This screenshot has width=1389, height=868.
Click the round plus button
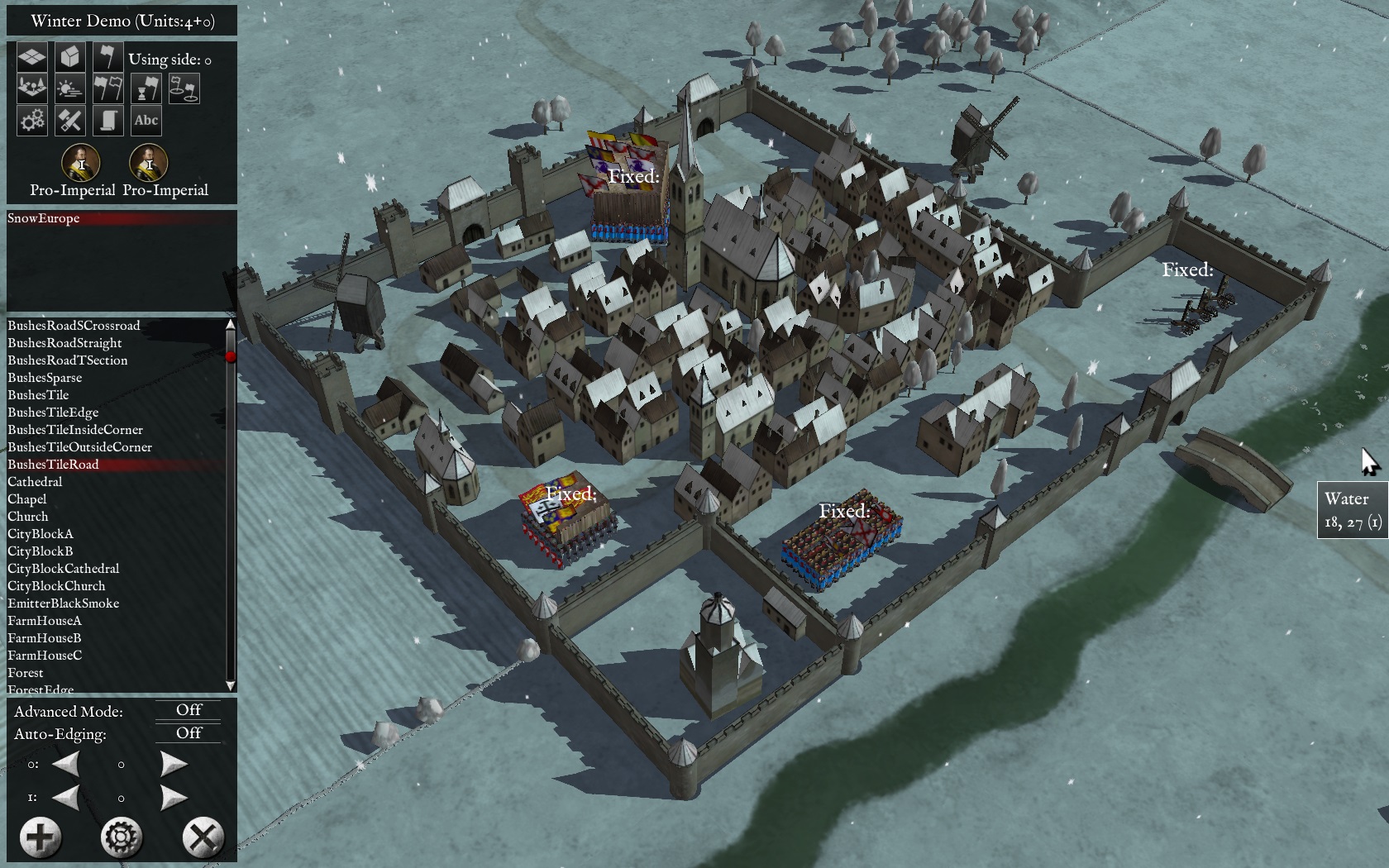[40, 837]
